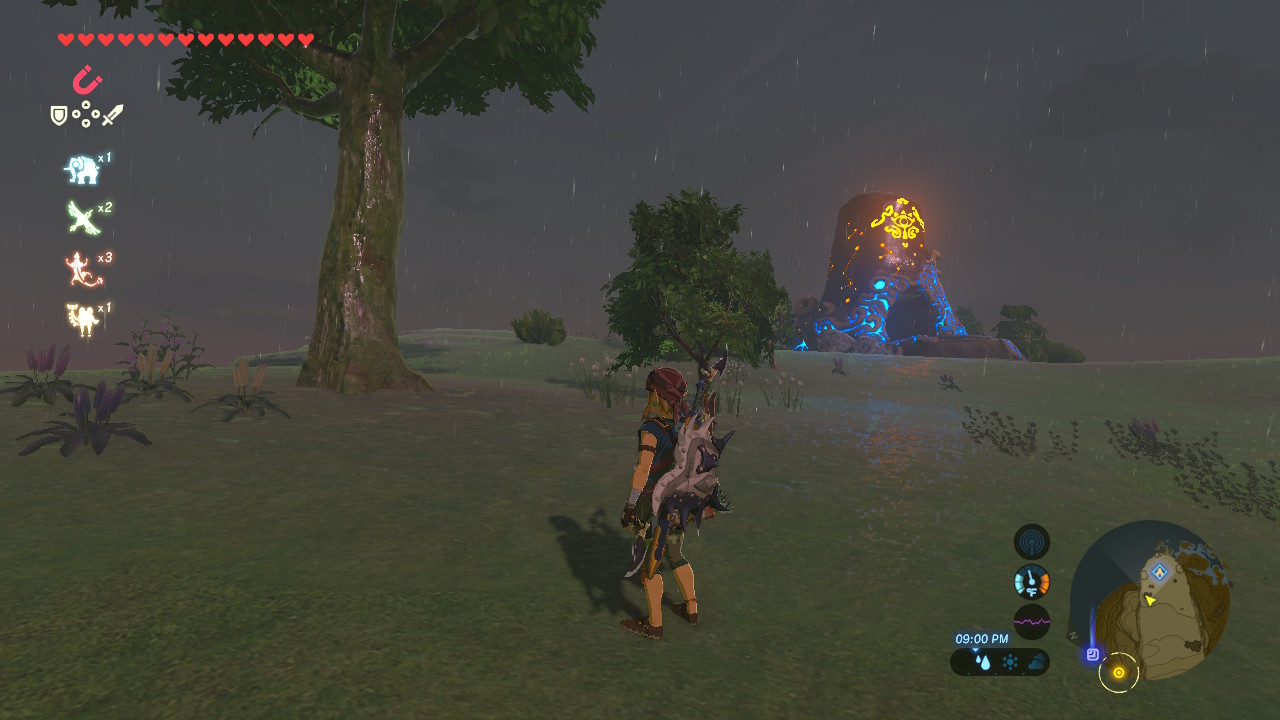1280x720 pixels.
Task: Open the weather forecast bar
Action: pos(999,662)
